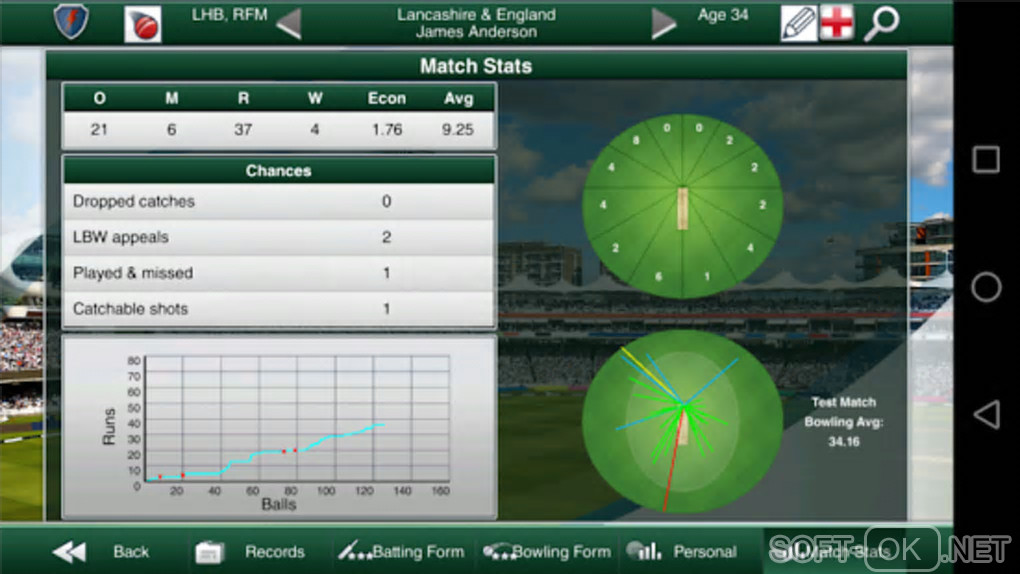1020x574 pixels.
Task: Select the Match Stats tab
Action: (830, 551)
